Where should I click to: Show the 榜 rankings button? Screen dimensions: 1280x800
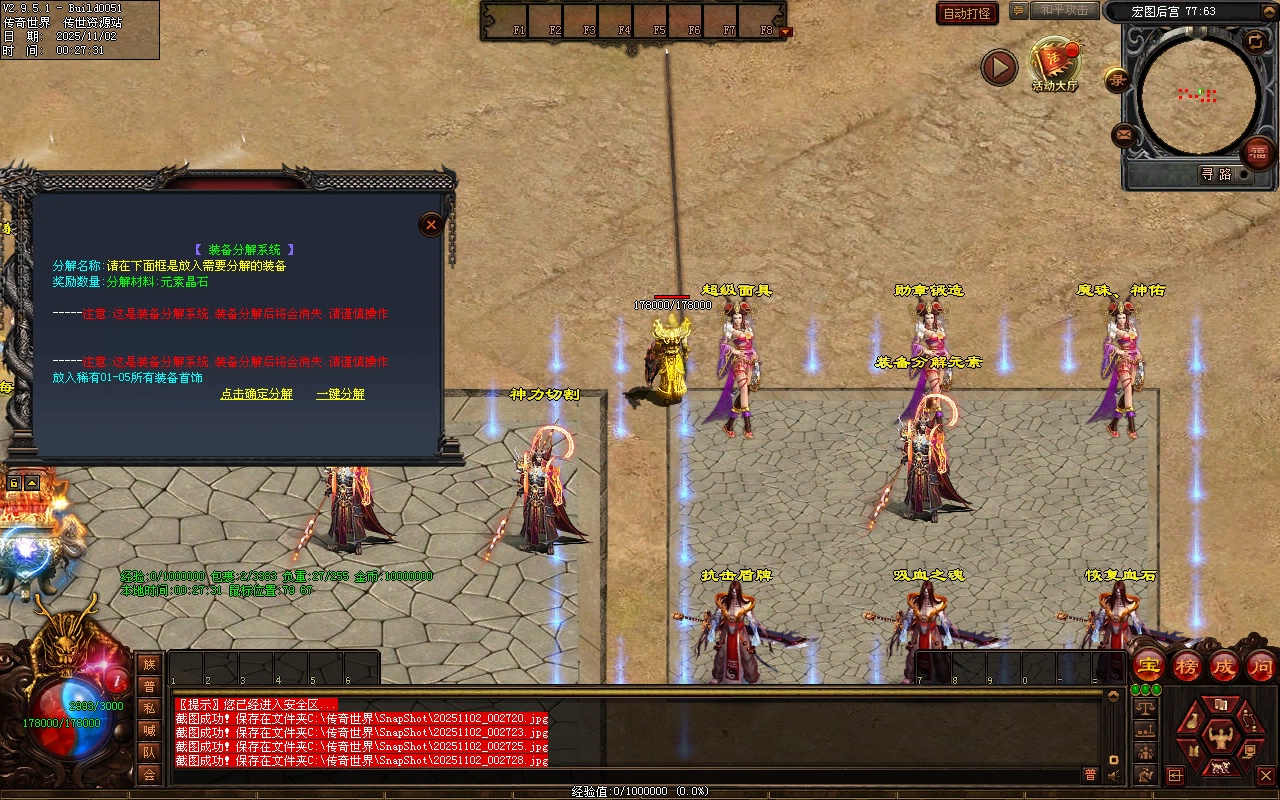(x=1187, y=665)
